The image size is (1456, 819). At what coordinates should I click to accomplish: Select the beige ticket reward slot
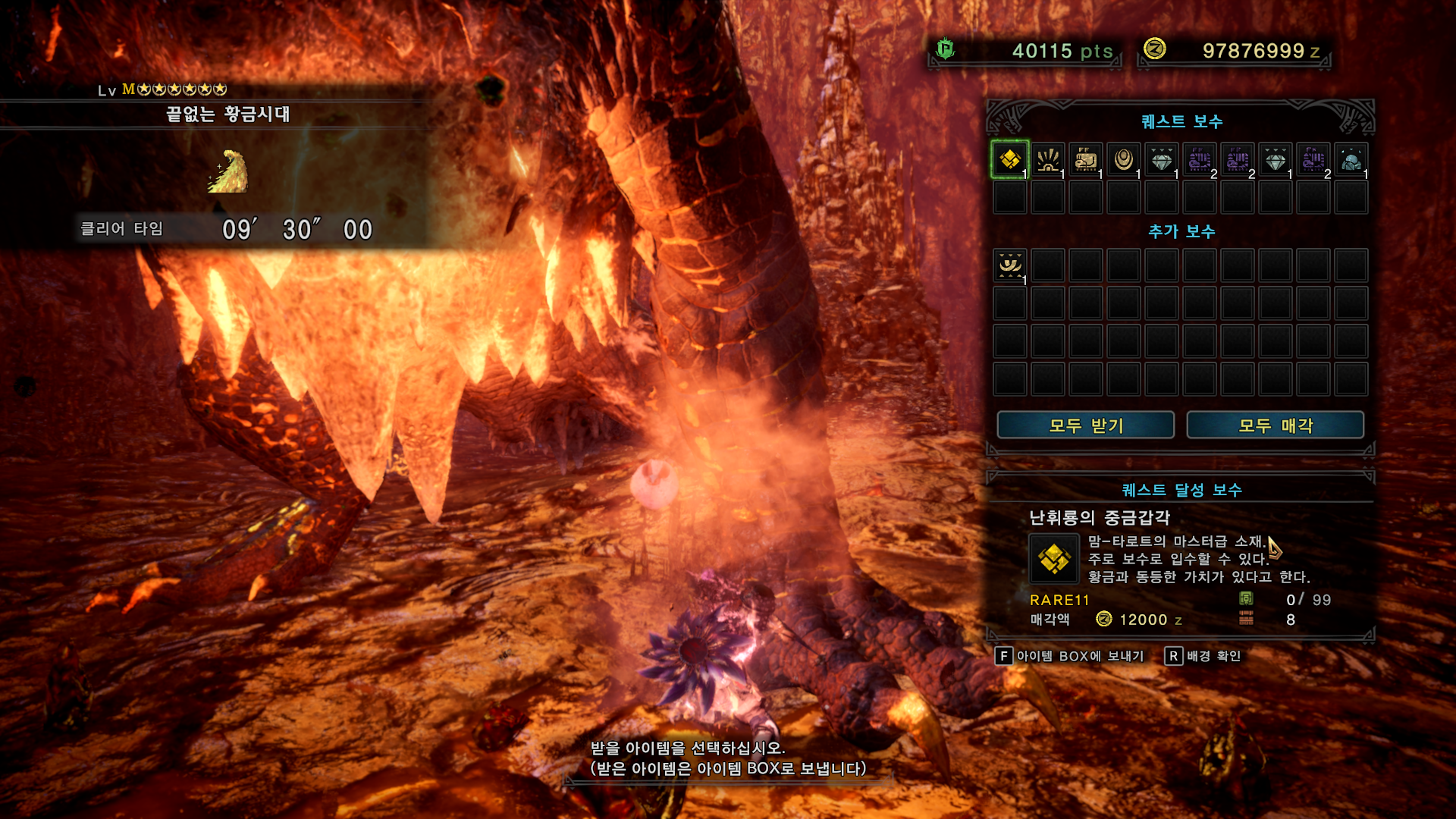(1085, 160)
